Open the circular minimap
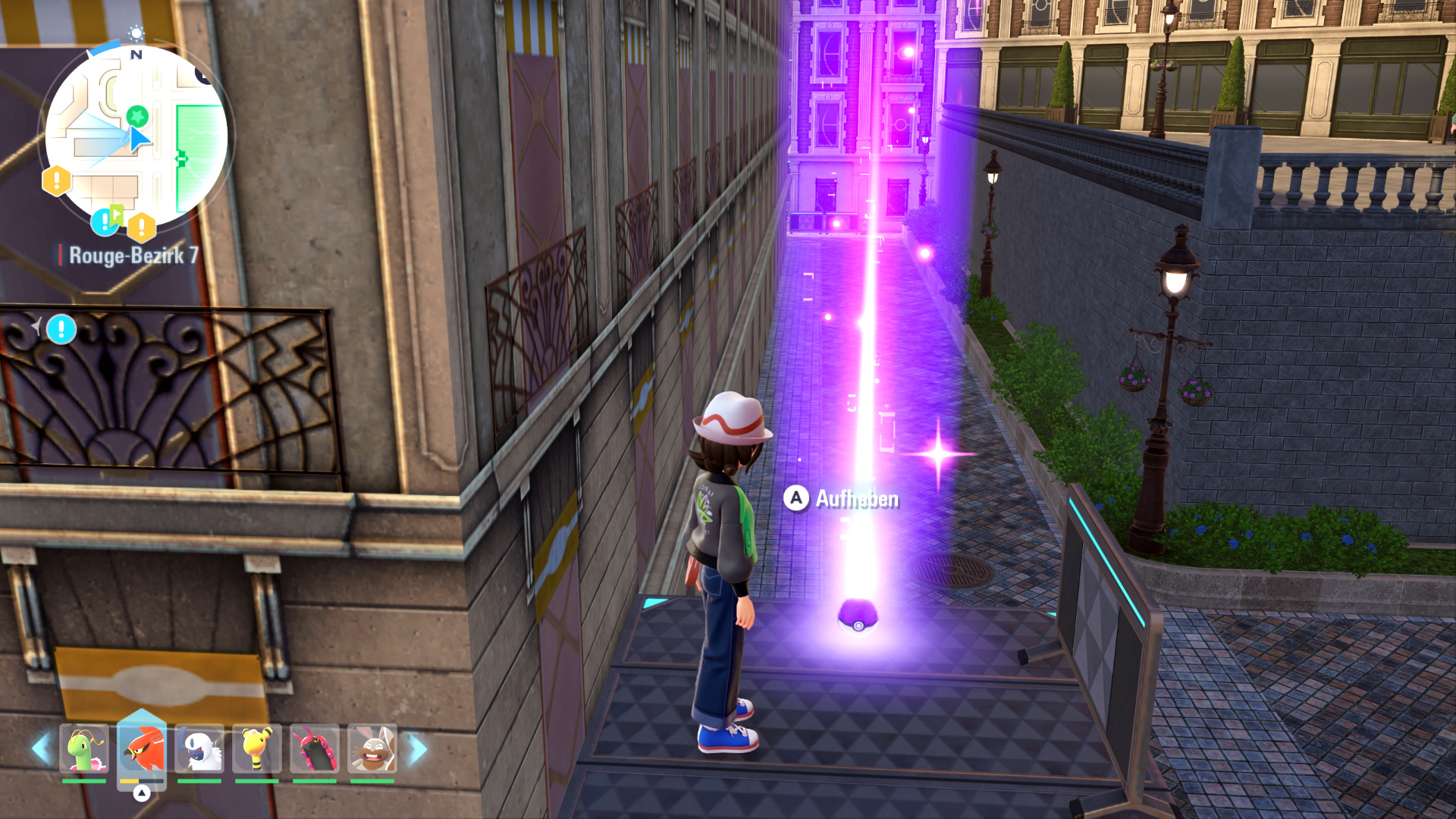1456x819 pixels. [136, 136]
